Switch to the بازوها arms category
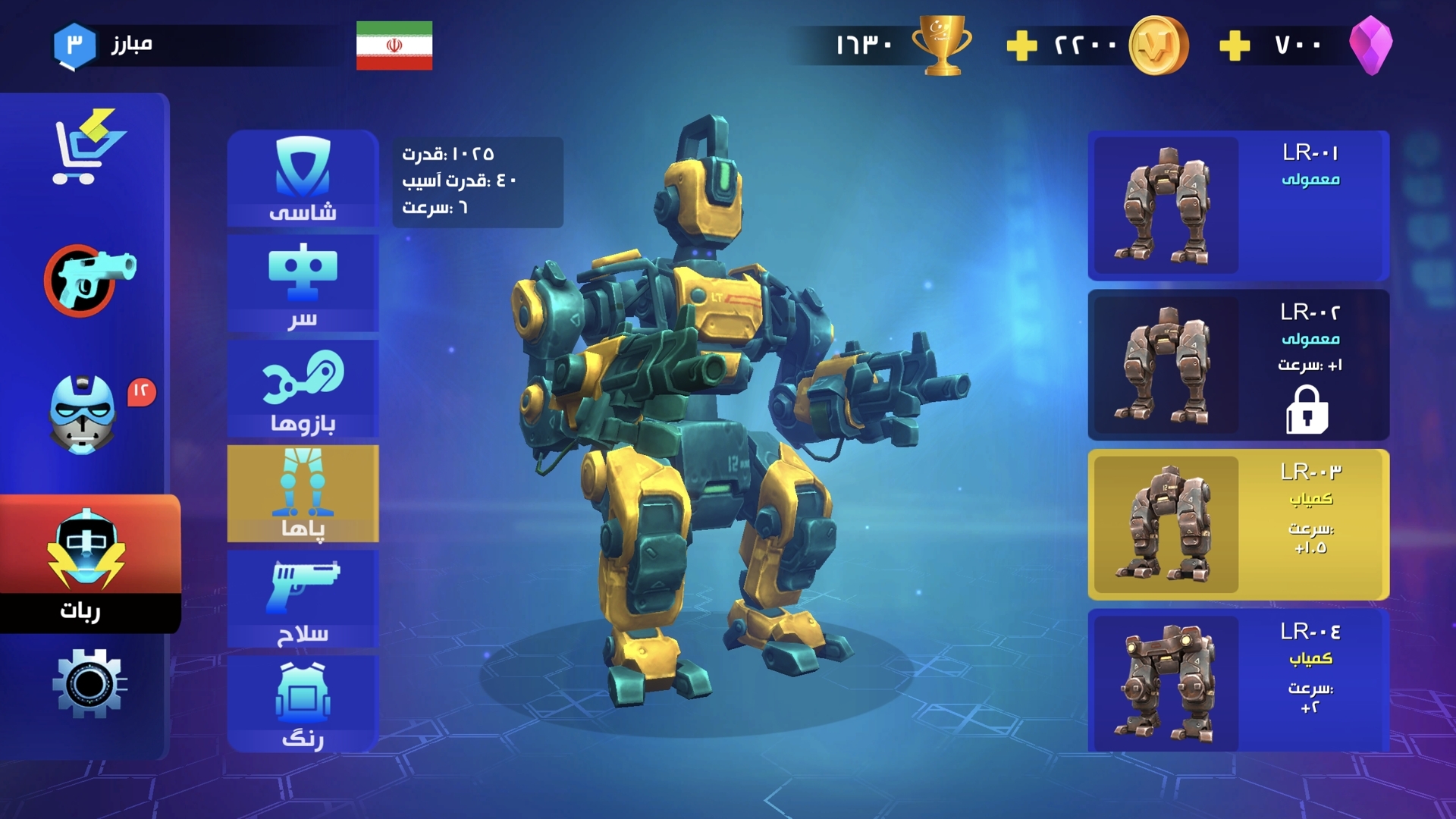This screenshot has width=1456, height=819. (x=303, y=389)
